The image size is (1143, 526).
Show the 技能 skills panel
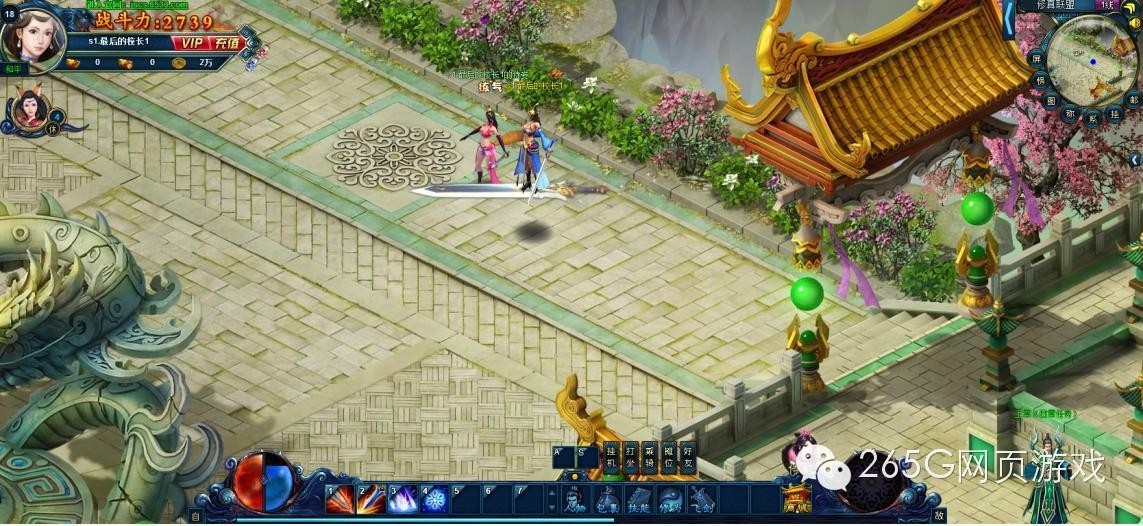[639, 499]
